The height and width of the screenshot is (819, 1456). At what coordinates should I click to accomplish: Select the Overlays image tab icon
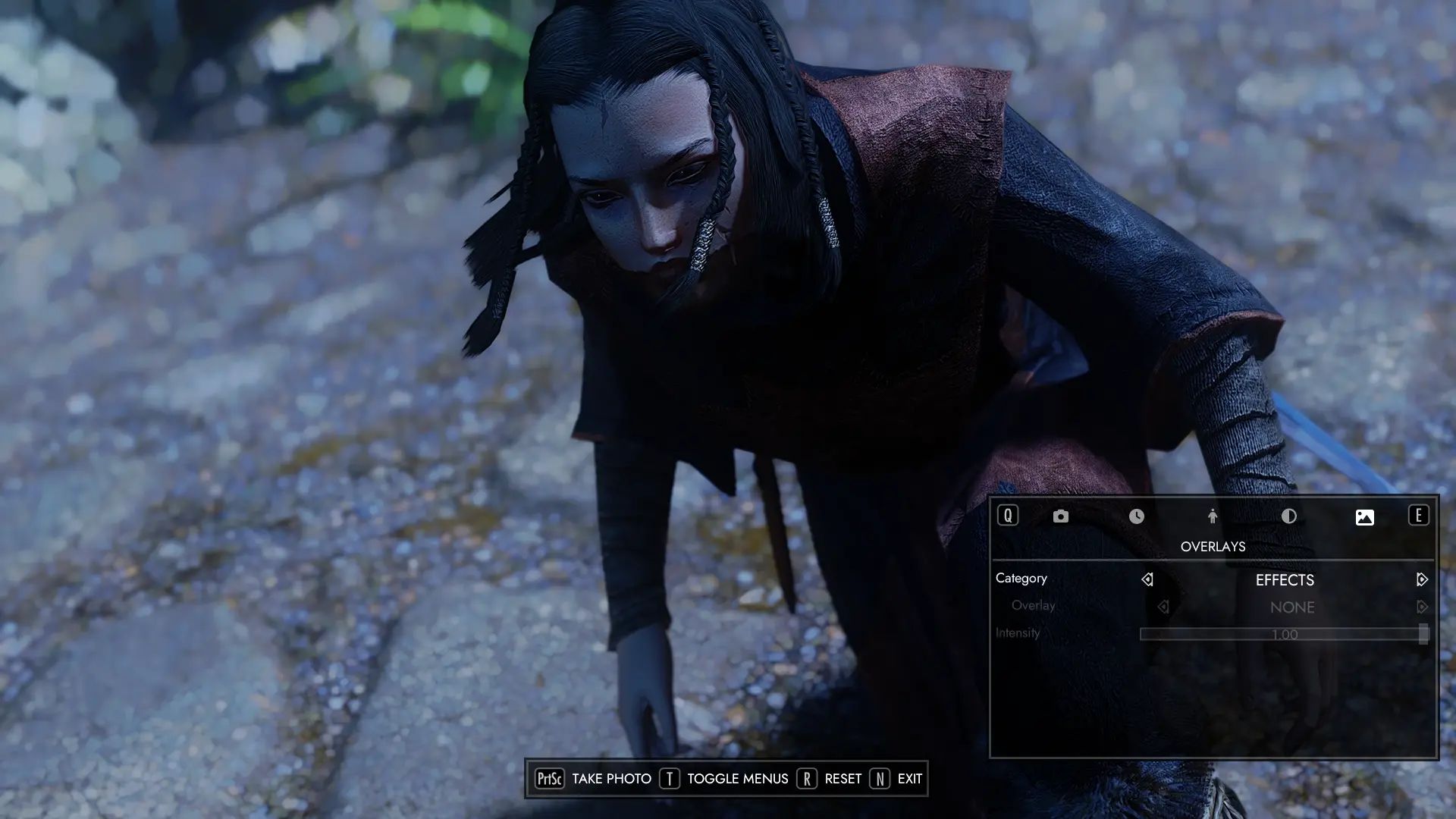pos(1363,516)
